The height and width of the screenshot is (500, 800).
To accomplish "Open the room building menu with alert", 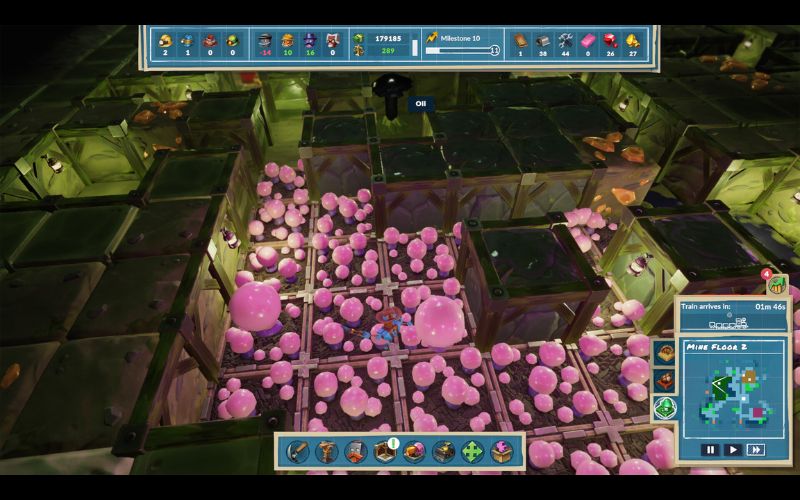I will (x=385, y=452).
